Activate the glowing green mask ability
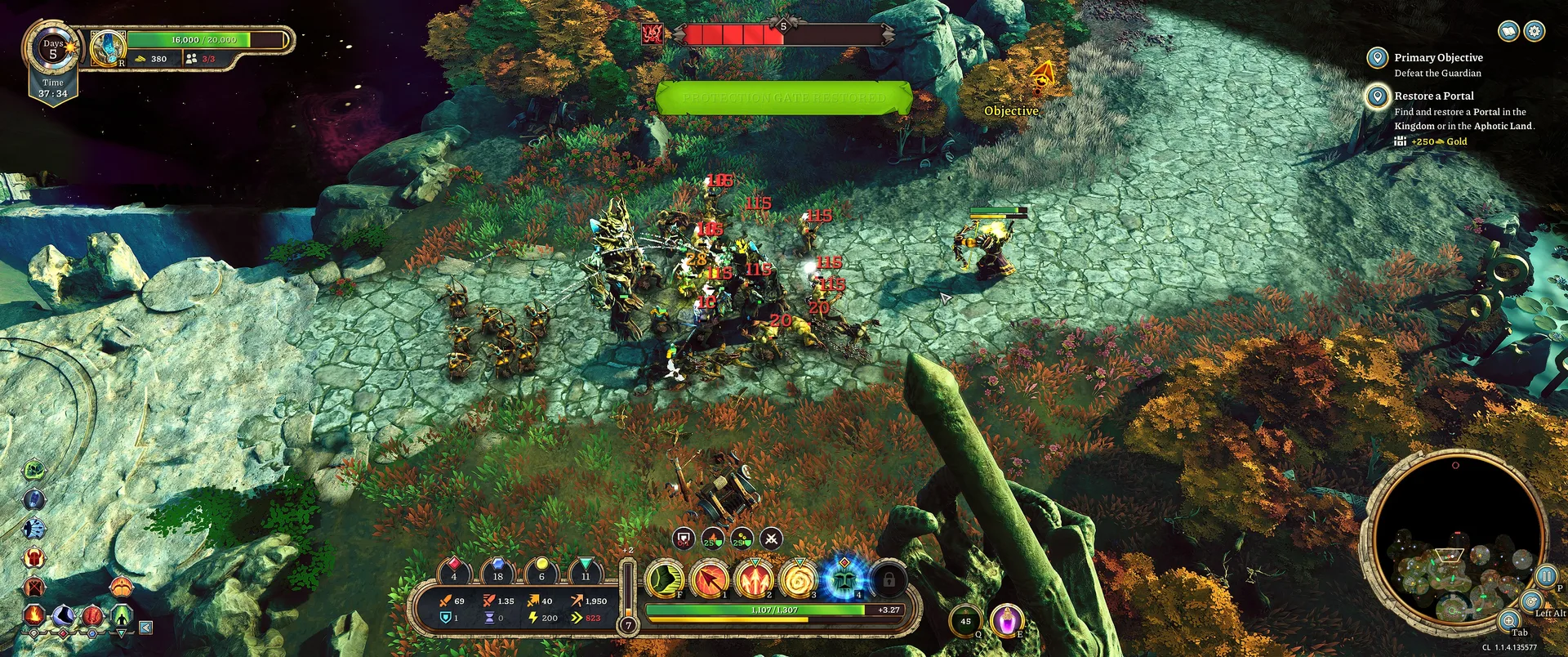Image resolution: width=1568 pixels, height=657 pixels. coord(844,579)
